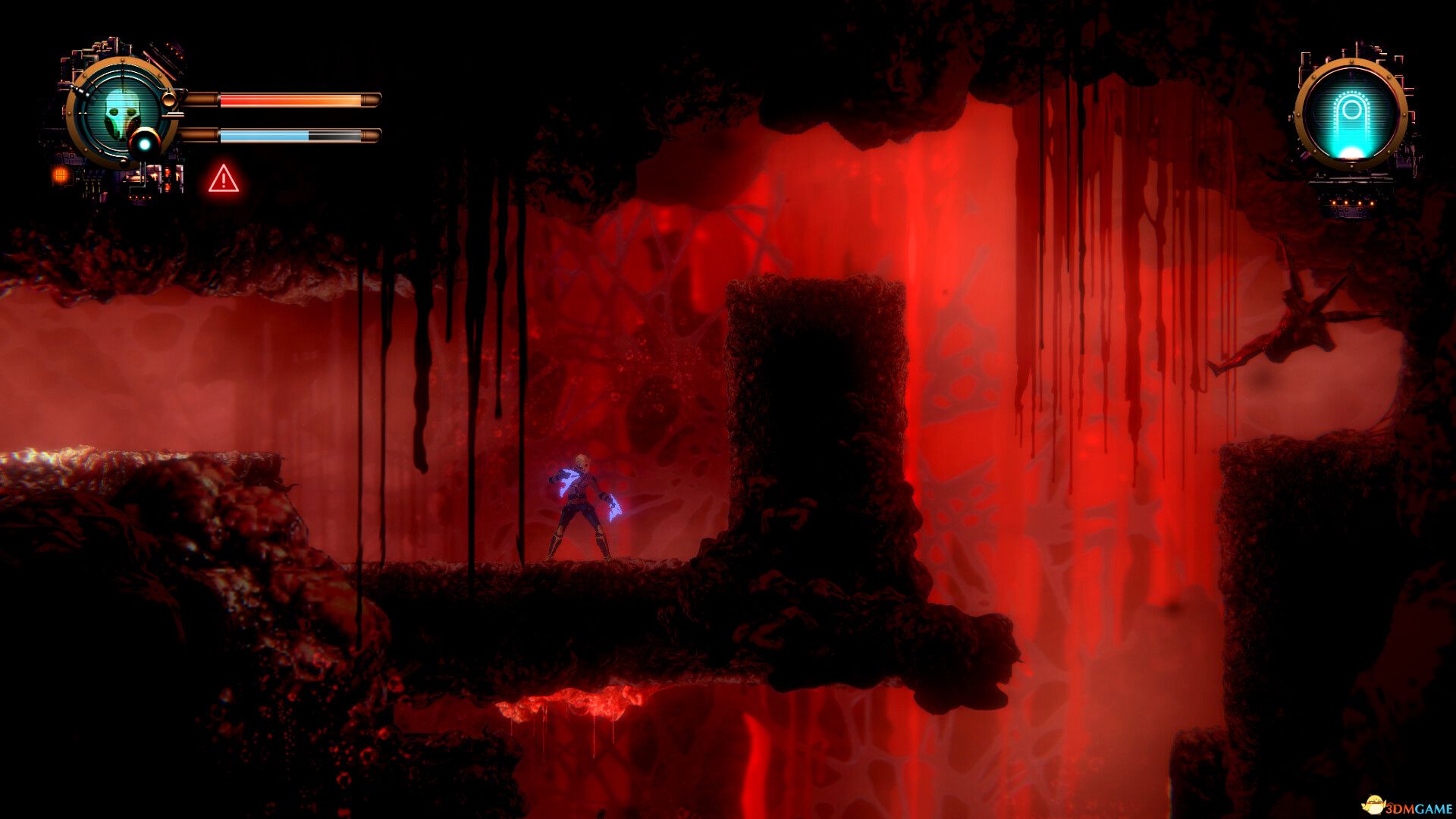Screen dimensions: 1456x819
Task: Toggle the white glowing lamp at screen bottom
Action: coord(1351,150)
